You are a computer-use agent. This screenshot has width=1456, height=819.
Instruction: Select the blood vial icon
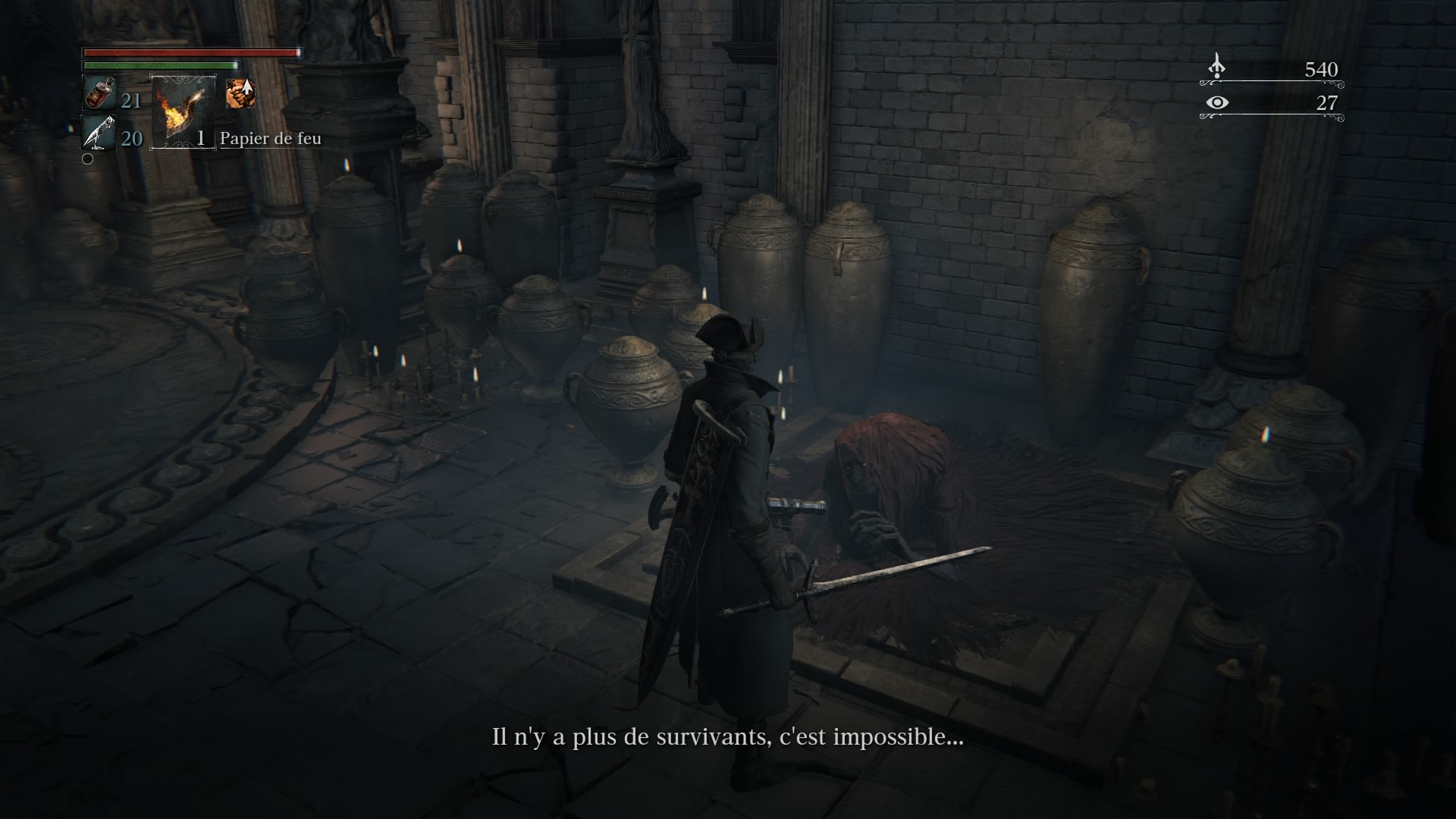click(99, 94)
